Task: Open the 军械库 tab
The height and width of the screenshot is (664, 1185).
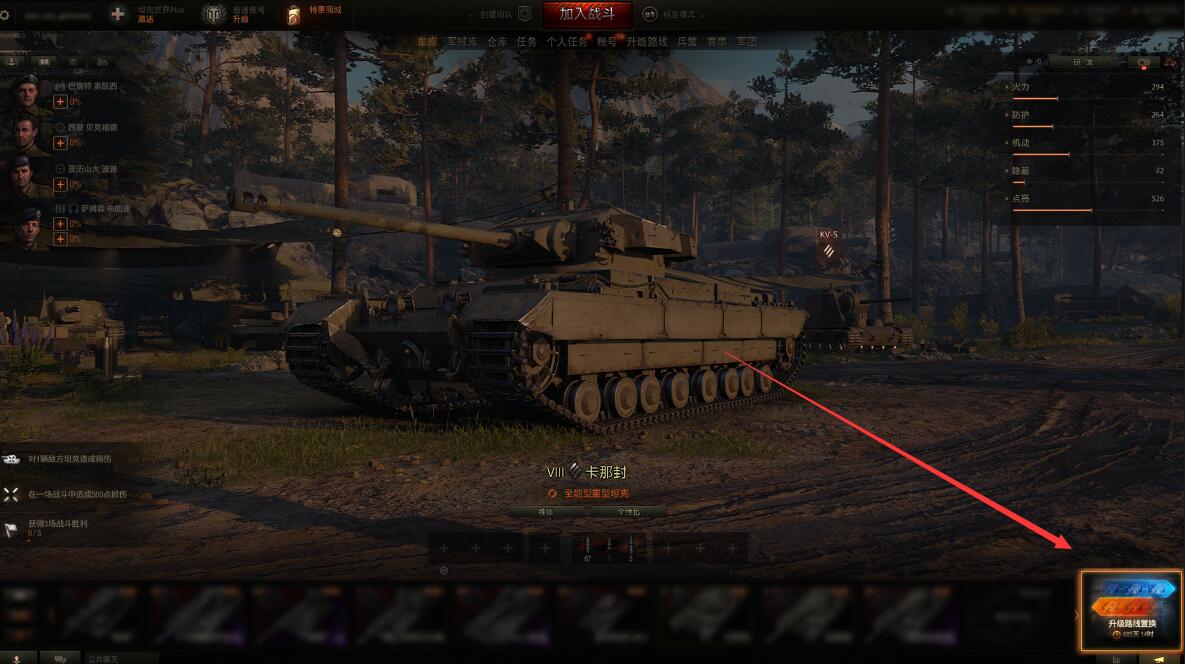Action: point(461,42)
